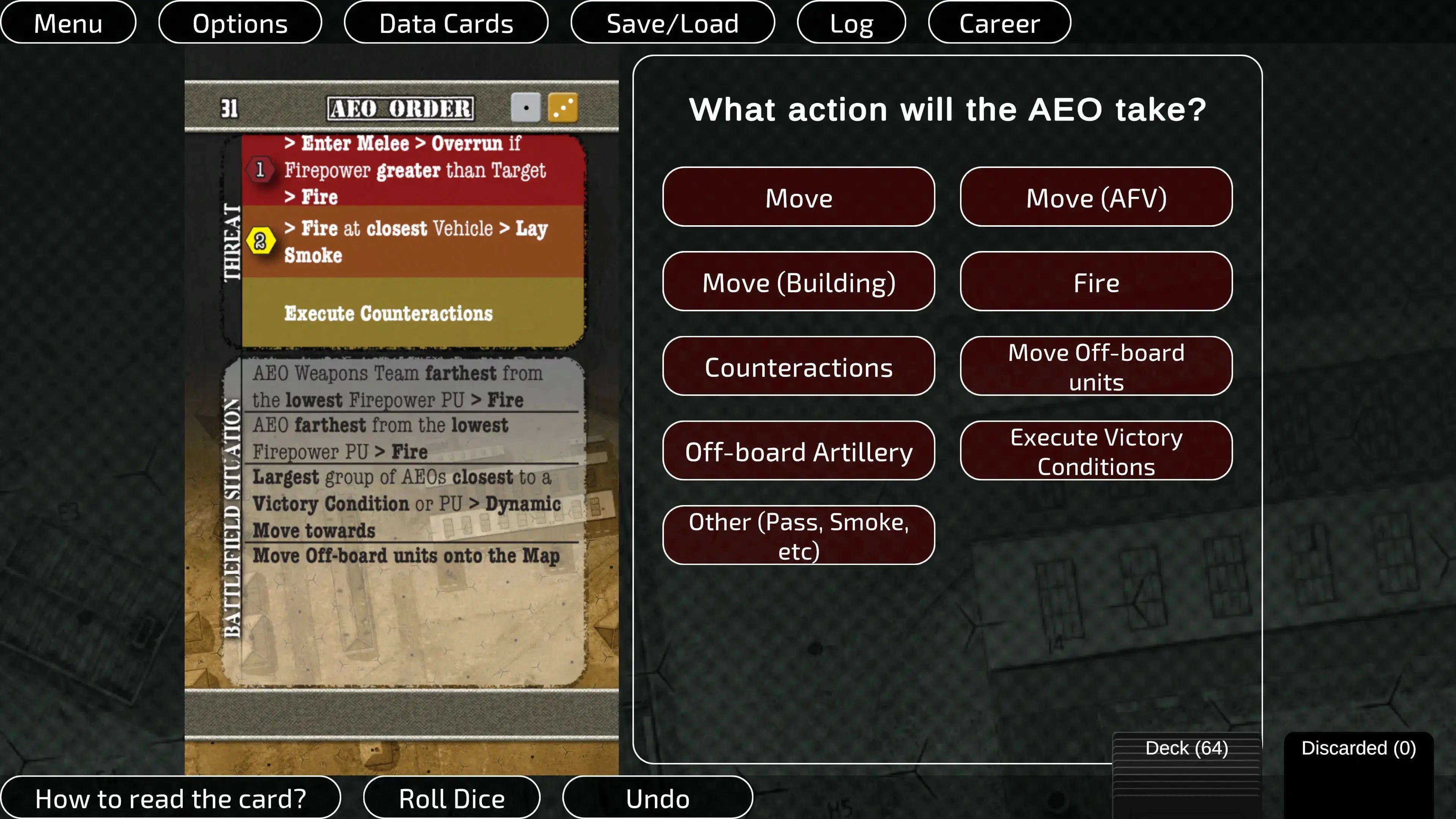Open the Options menu

(240, 23)
